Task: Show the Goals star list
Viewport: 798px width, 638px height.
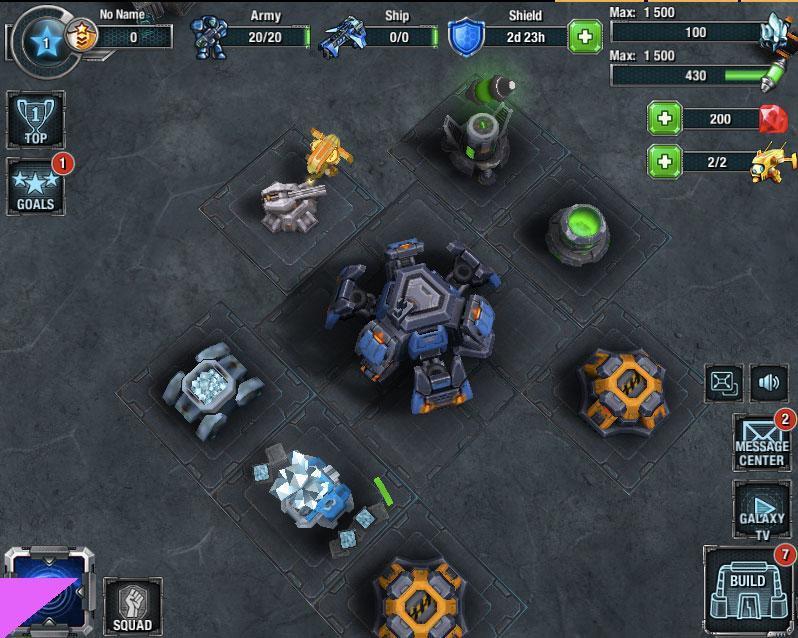Action: (35, 187)
